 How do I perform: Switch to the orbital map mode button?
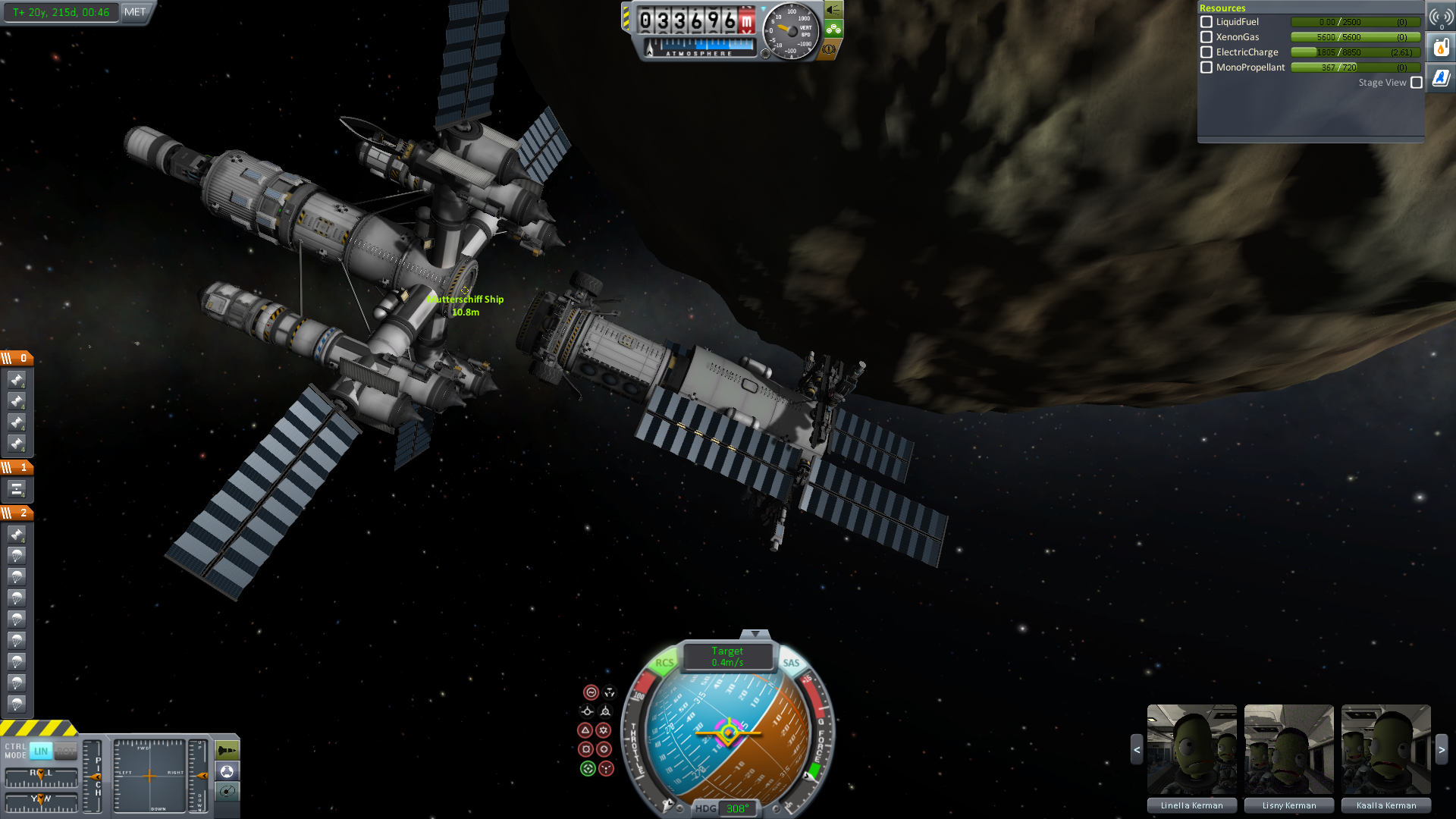click(x=227, y=792)
